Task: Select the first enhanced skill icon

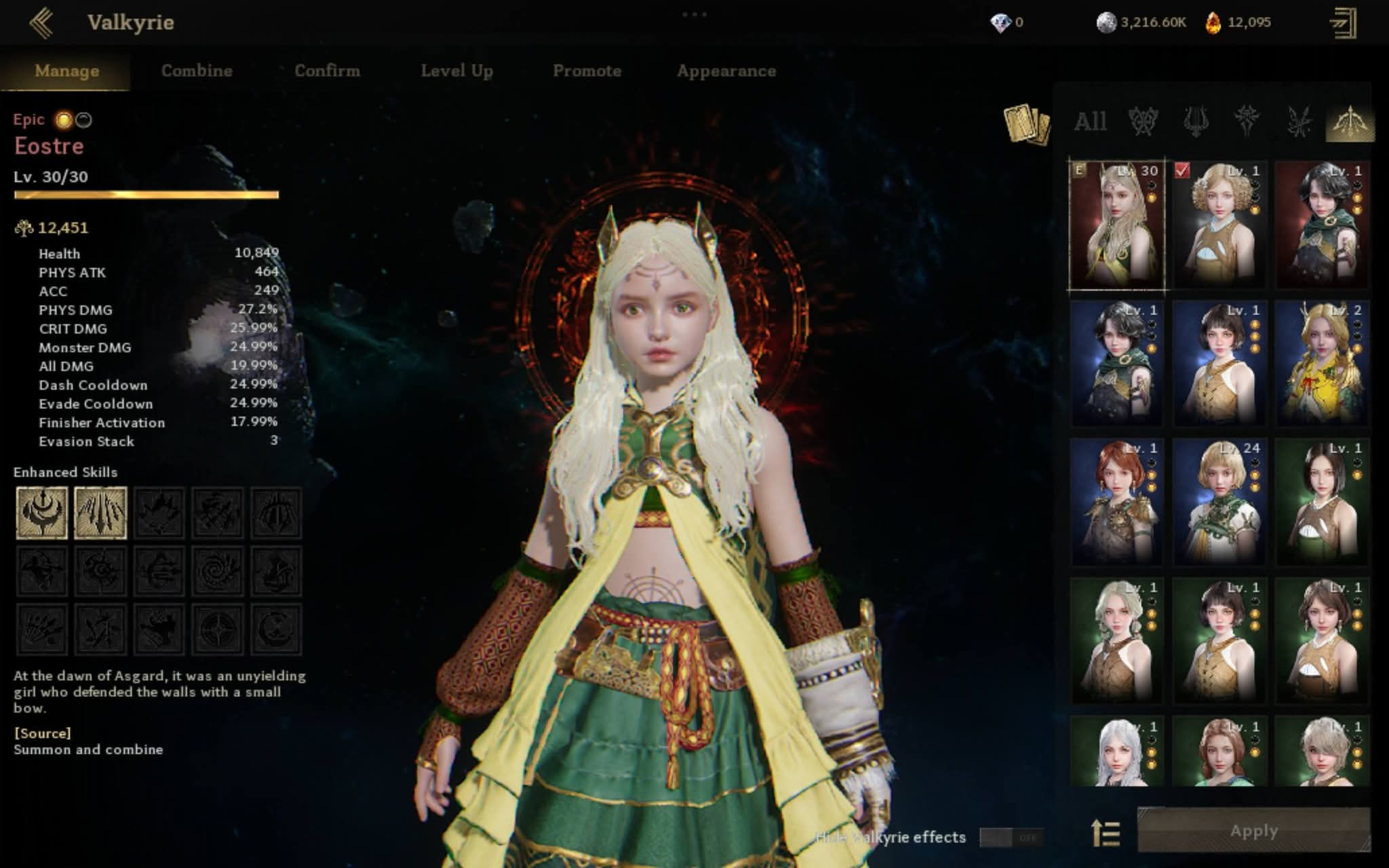Action: 42,513
